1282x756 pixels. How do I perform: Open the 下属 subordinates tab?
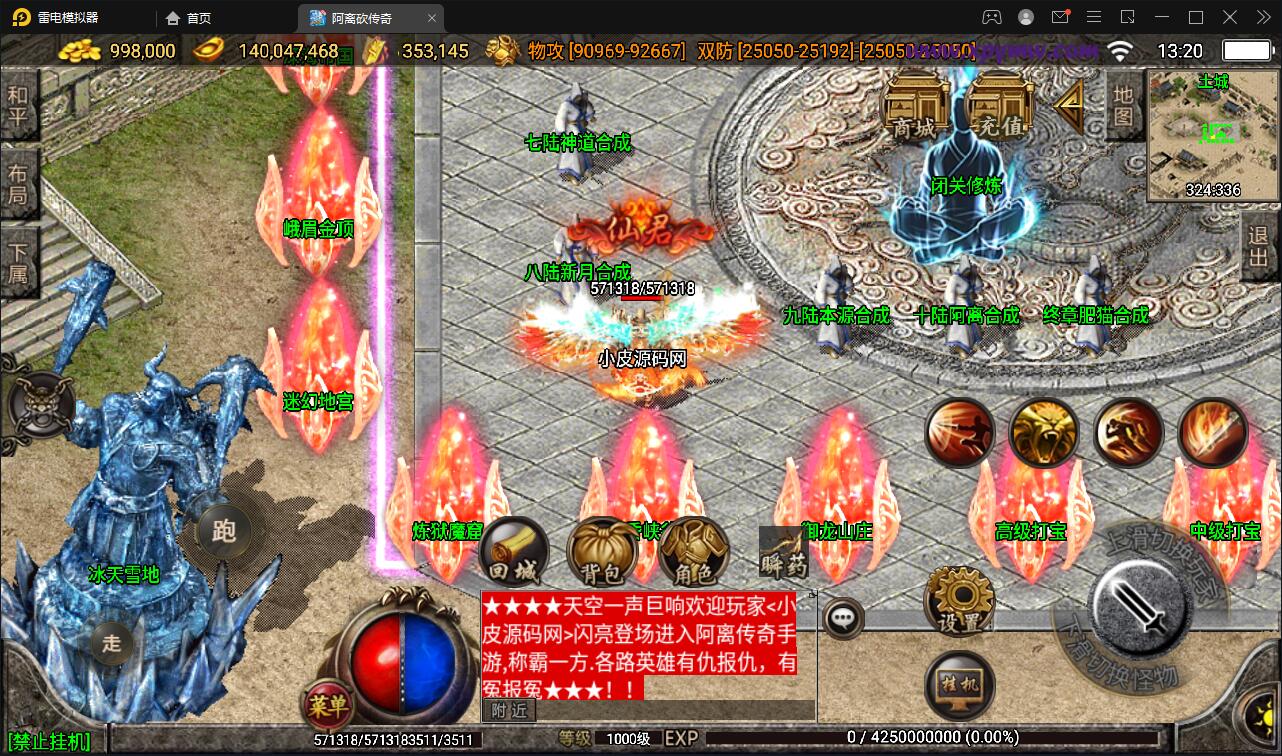18,262
